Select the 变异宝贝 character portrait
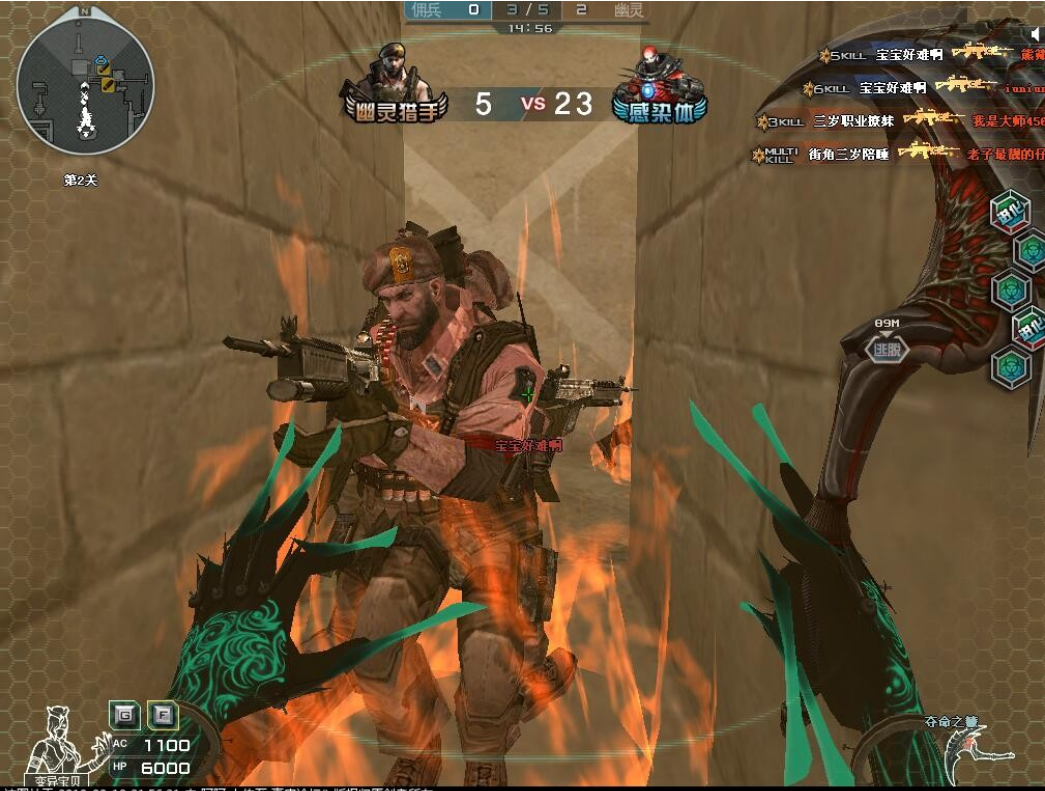 (x=57, y=744)
